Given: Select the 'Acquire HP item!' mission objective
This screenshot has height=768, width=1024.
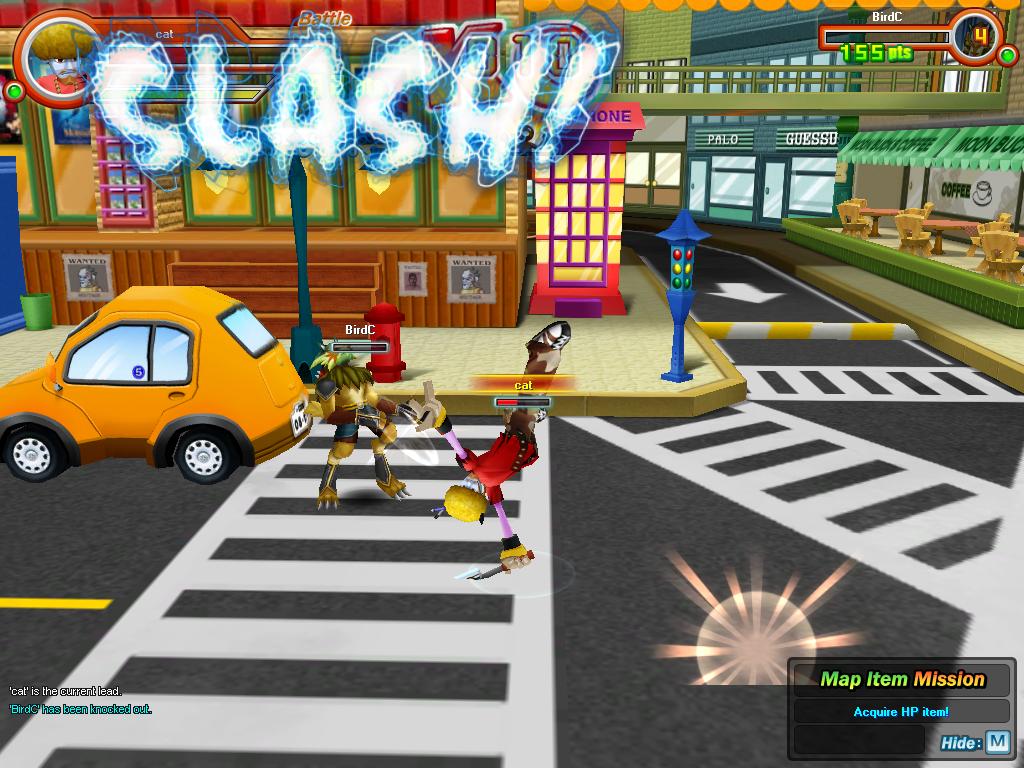Looking at the screenshot, I should coord(900,712).
